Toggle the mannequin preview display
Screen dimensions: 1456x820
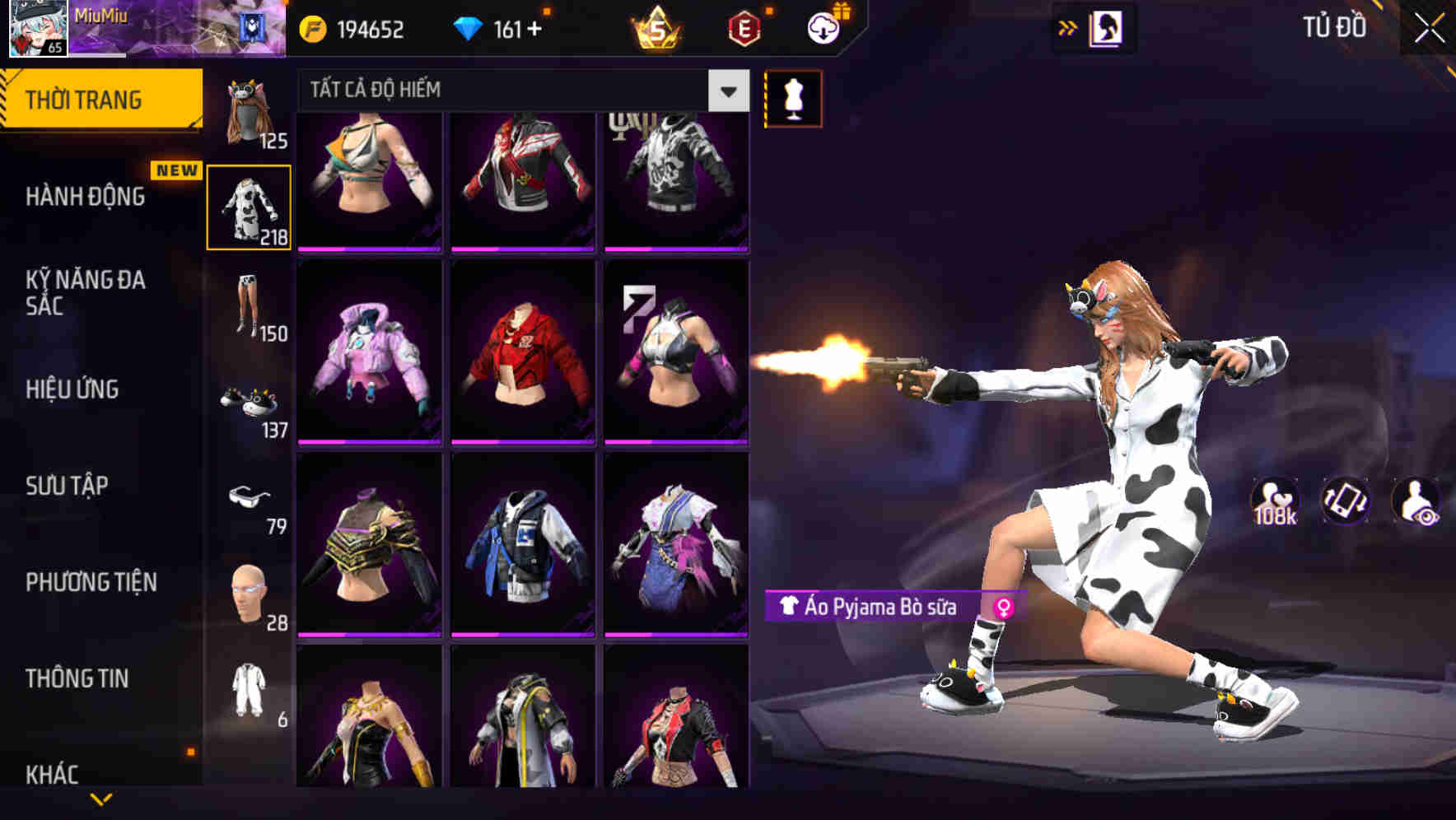coord(793,97)
